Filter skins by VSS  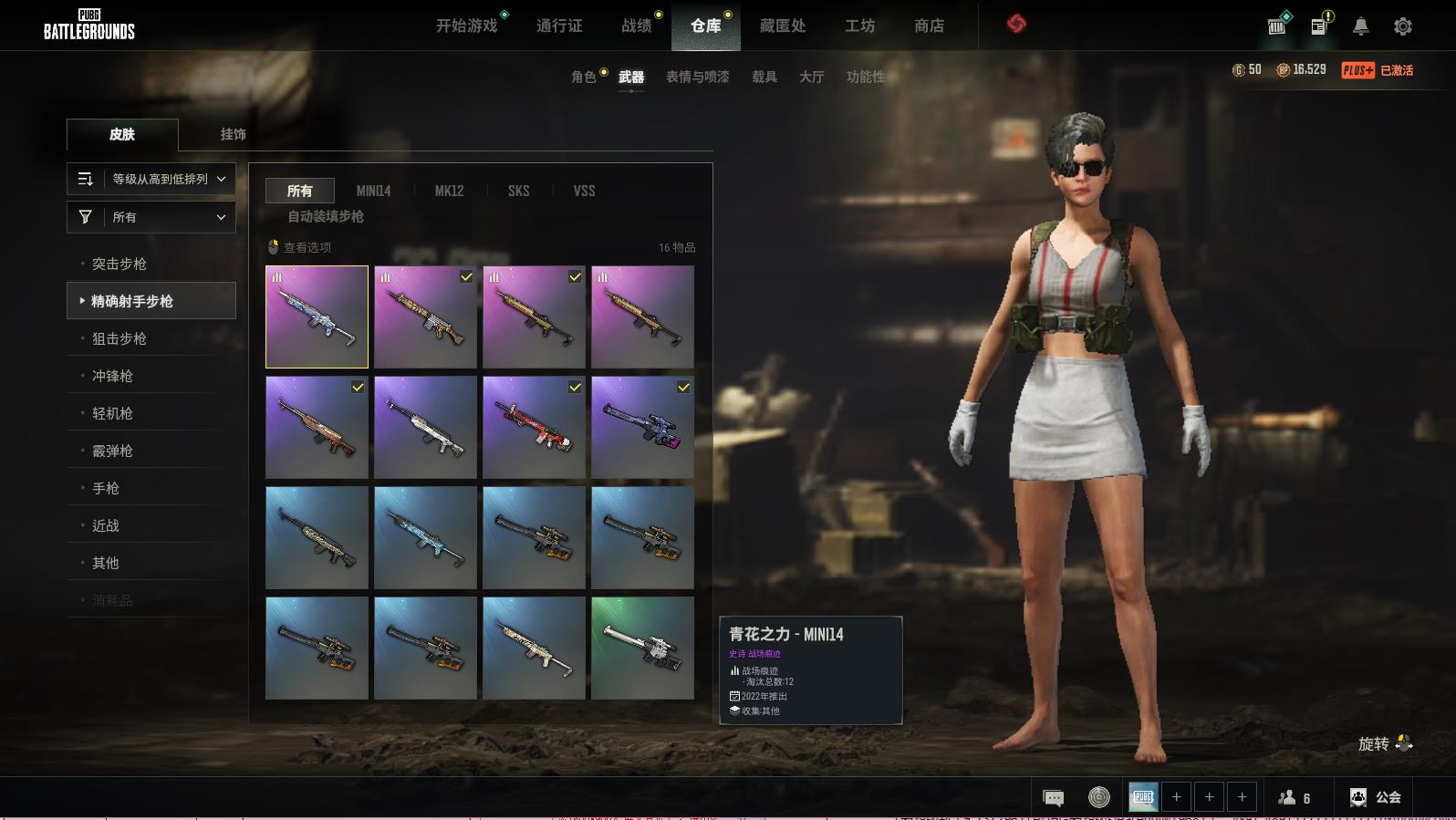[584, 191]
